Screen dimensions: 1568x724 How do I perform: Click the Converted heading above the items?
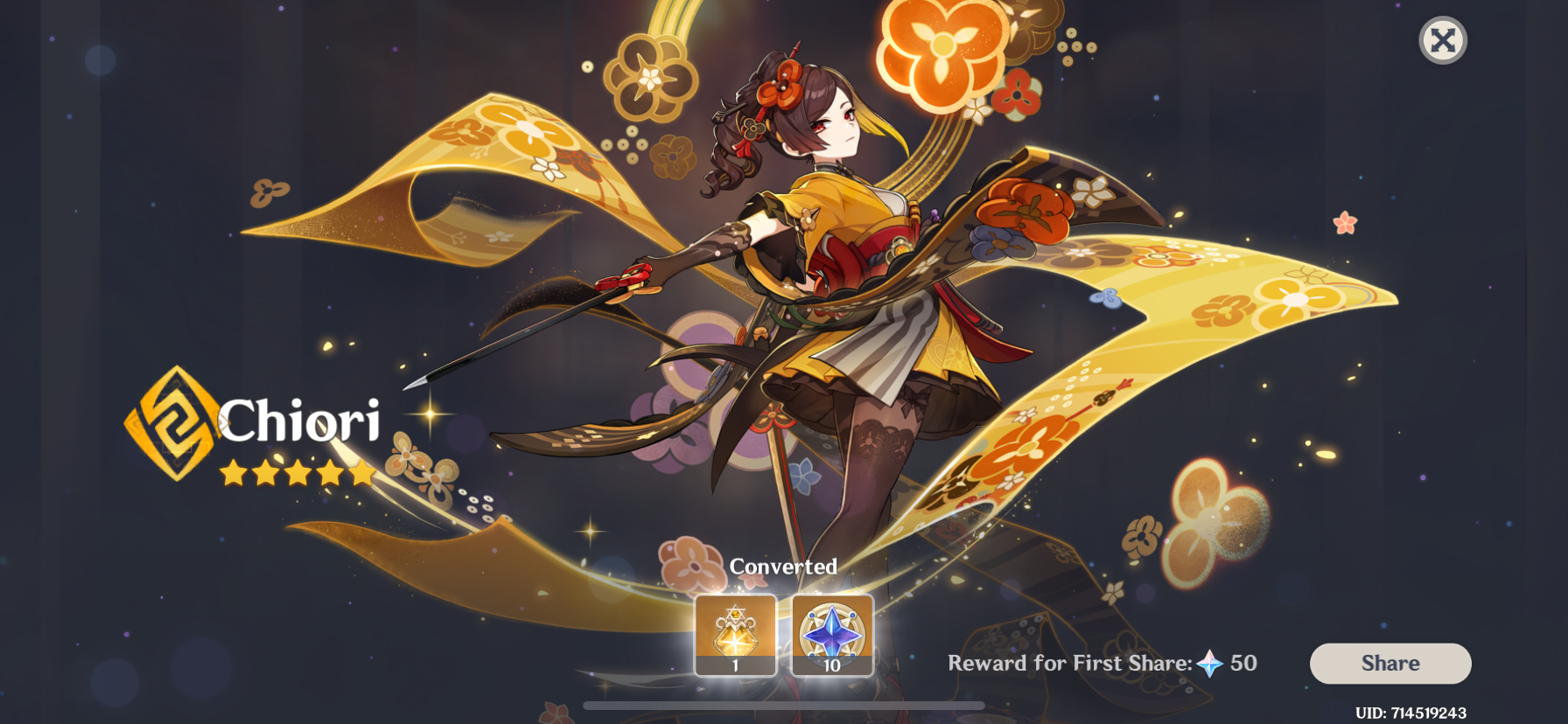coord(784,566)
